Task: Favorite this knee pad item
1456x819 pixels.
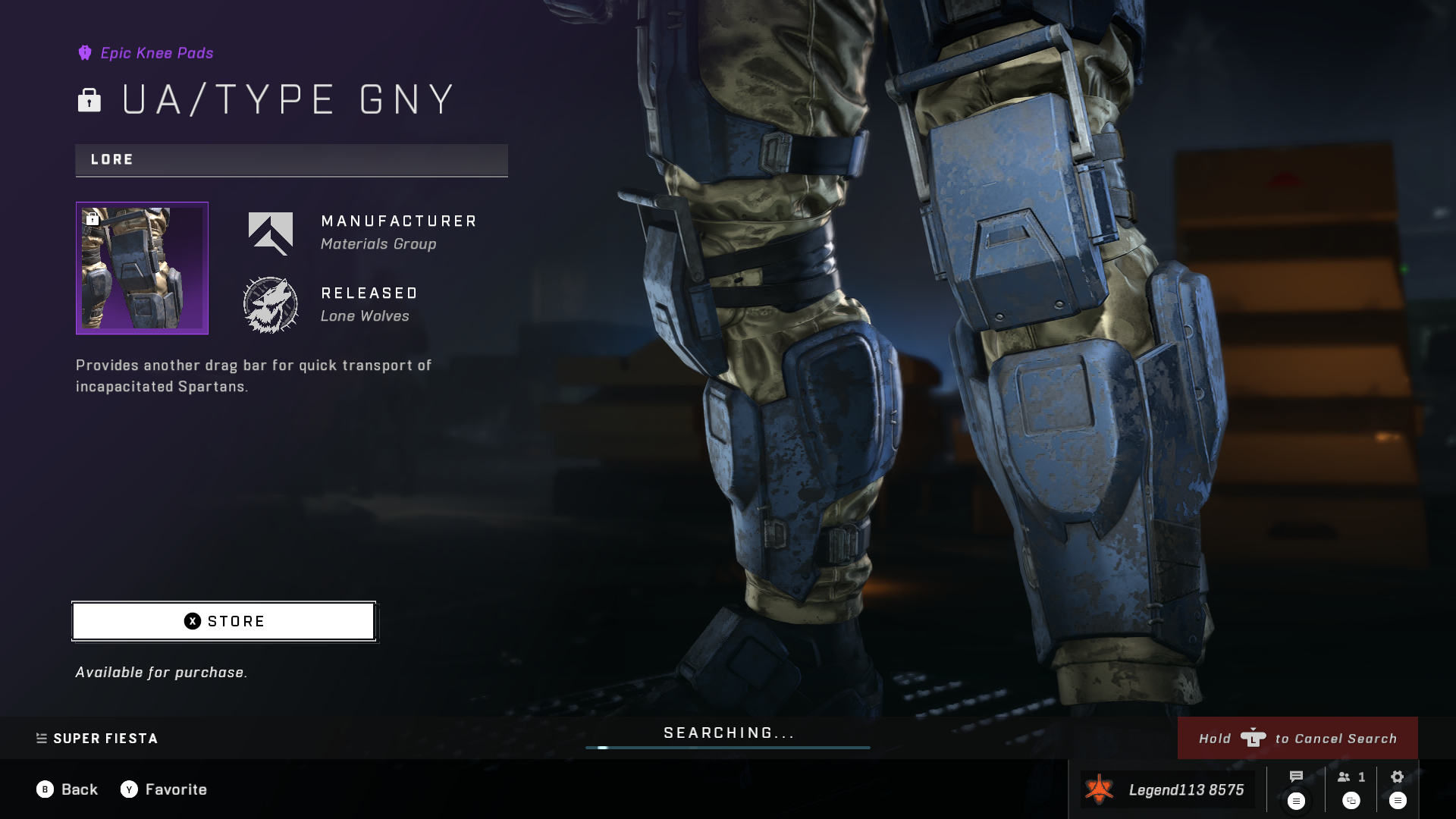Action: 164,789
